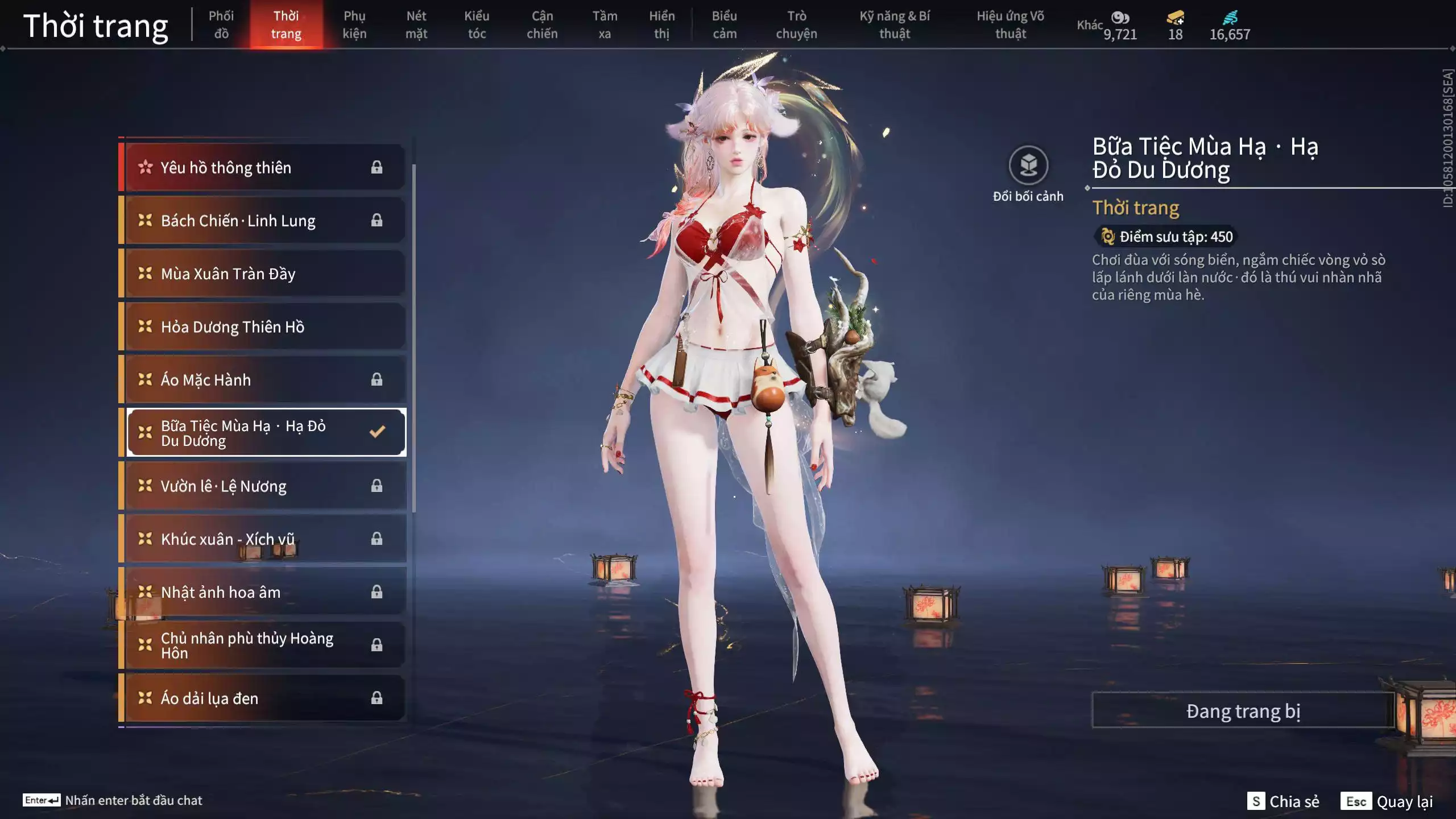Screen dimensions: 1456x819
Task: Click the Đổi bối cảnh background icon
Action: [1028, 166]
